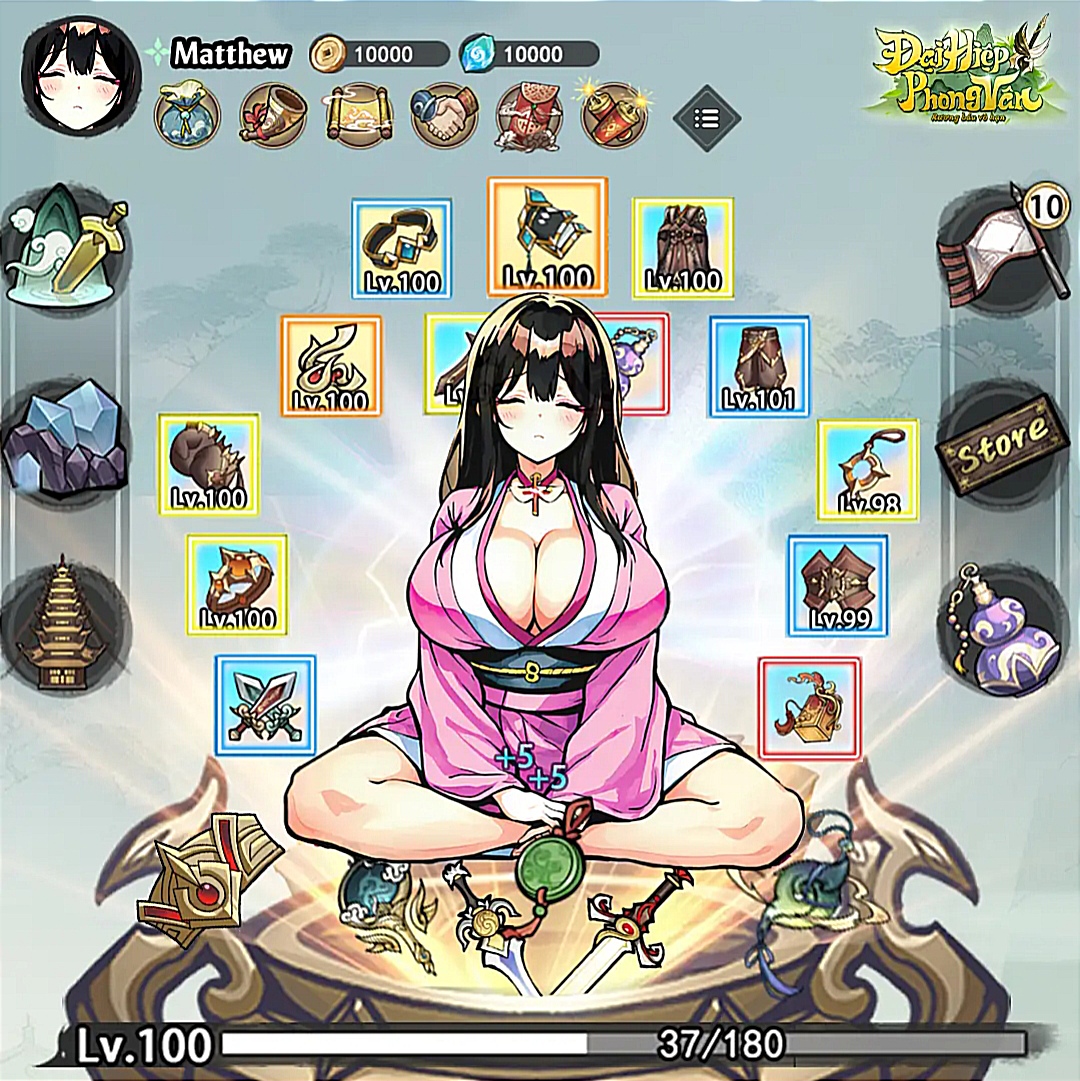This screenshot has height=1081, width=1080.
Task: Select the Lv.98 ring pendant slot
Action: [867, 469]
